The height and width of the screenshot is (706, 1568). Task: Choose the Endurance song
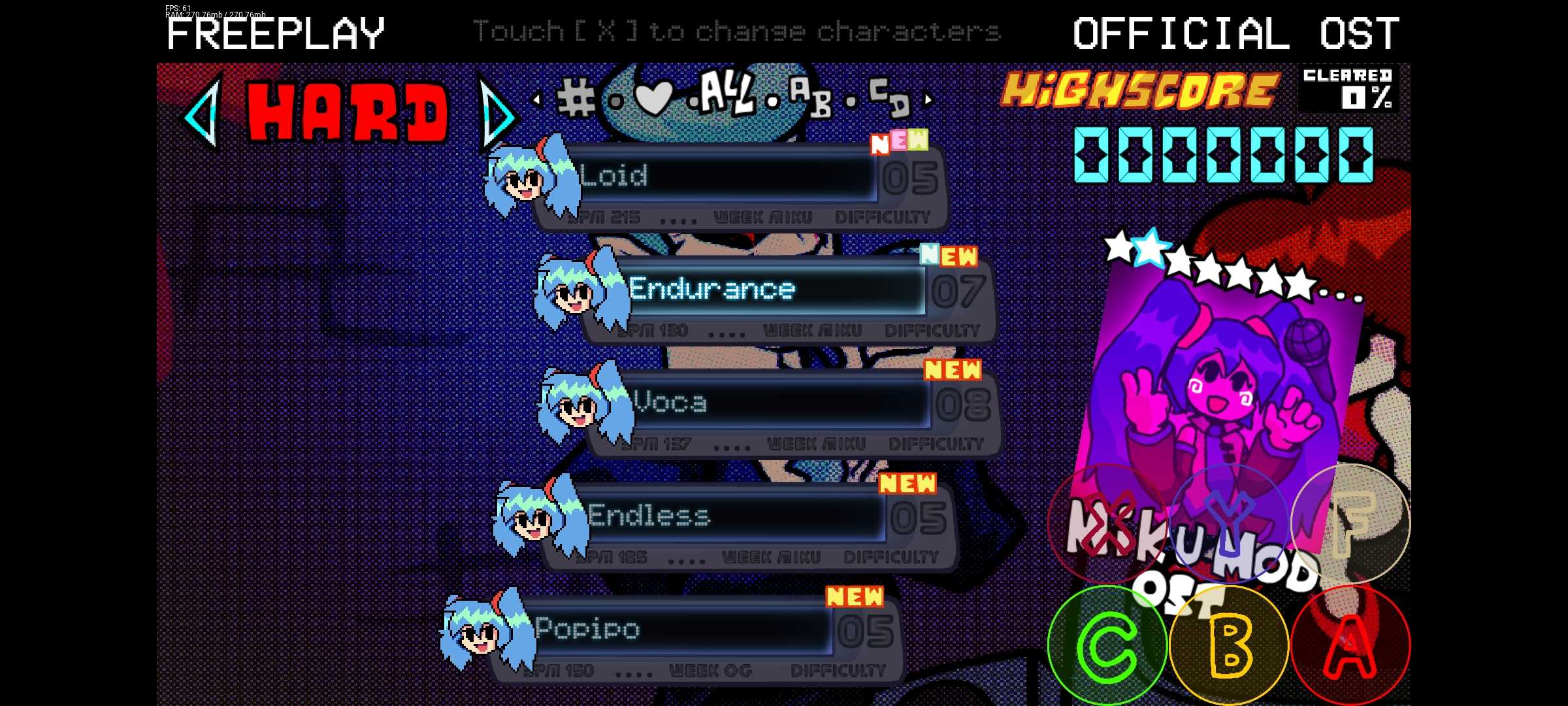tap(771, 289)
